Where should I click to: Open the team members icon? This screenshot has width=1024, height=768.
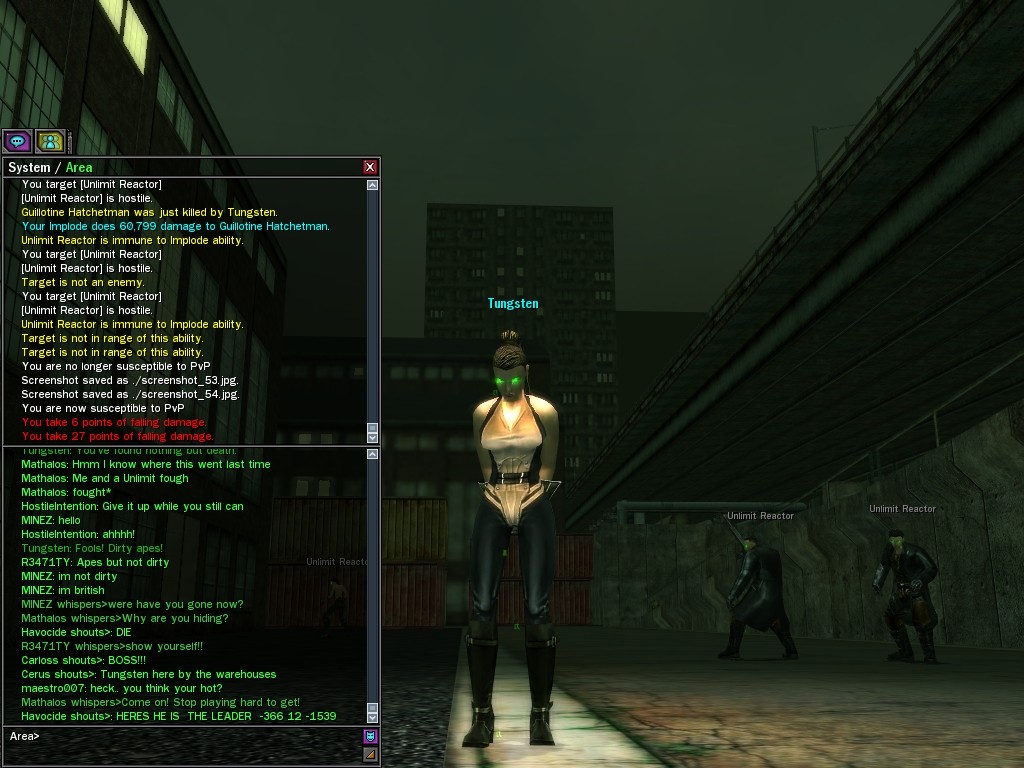coord(50,141)
